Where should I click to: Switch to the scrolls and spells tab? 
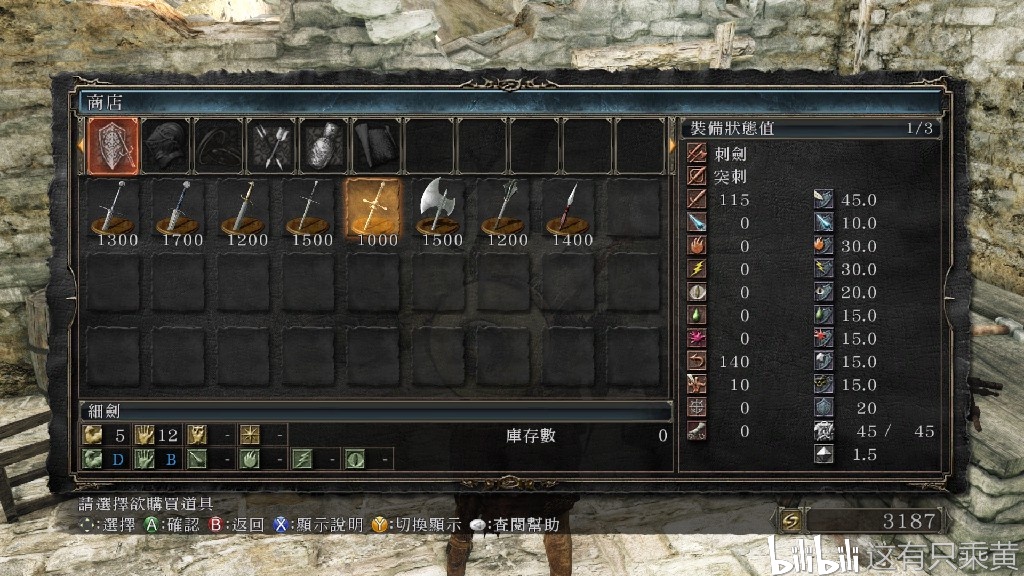coord(374,147)
